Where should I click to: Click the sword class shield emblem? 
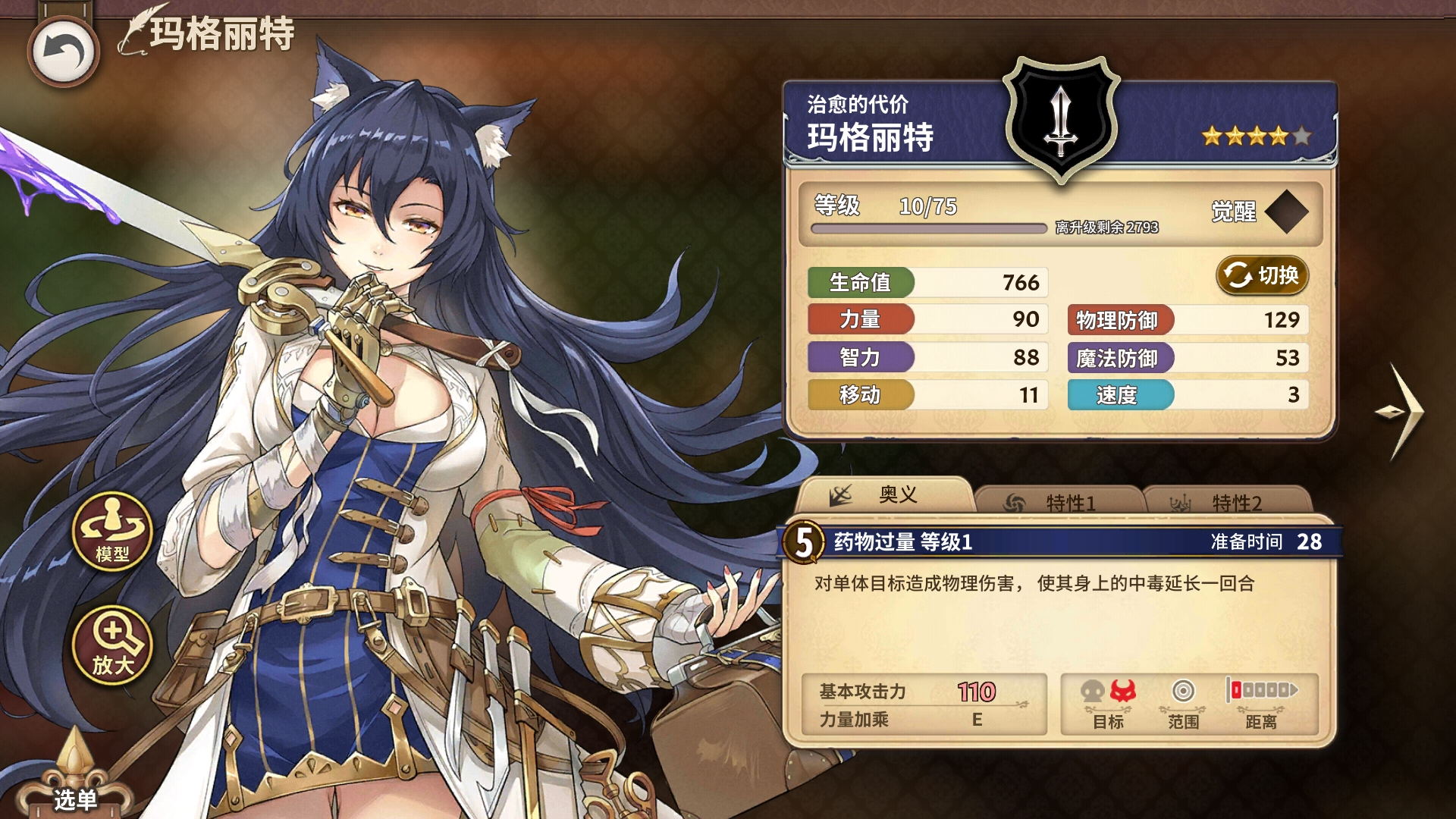click(x=1061, y=119)
